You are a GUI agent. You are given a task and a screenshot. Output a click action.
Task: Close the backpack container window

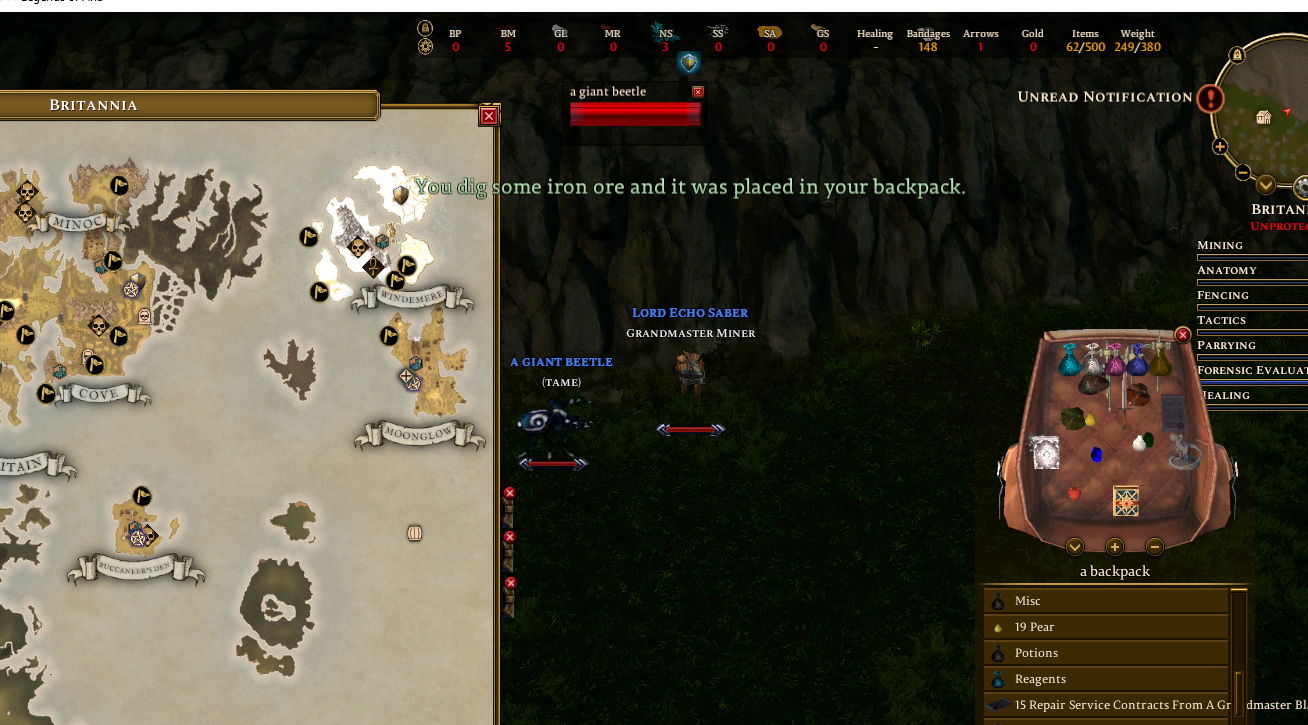[1183, 335]
